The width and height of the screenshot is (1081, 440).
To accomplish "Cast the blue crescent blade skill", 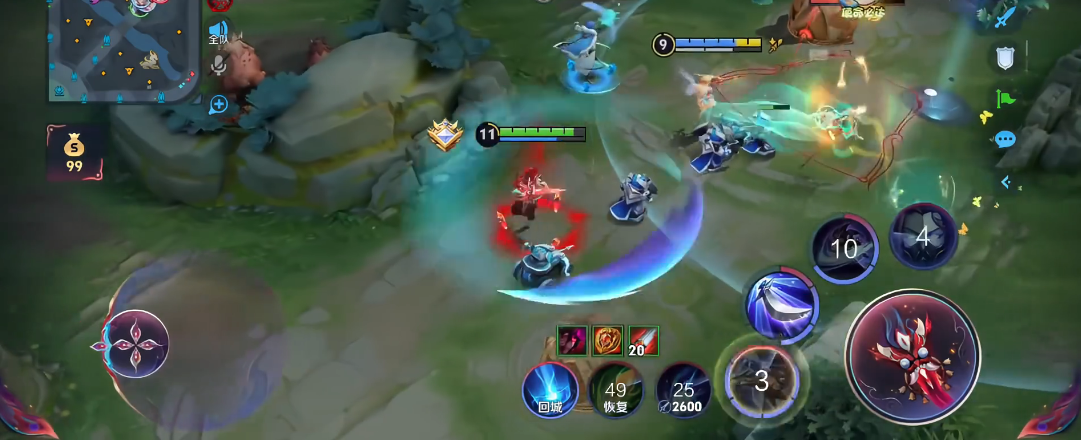I will pos(780,304).
